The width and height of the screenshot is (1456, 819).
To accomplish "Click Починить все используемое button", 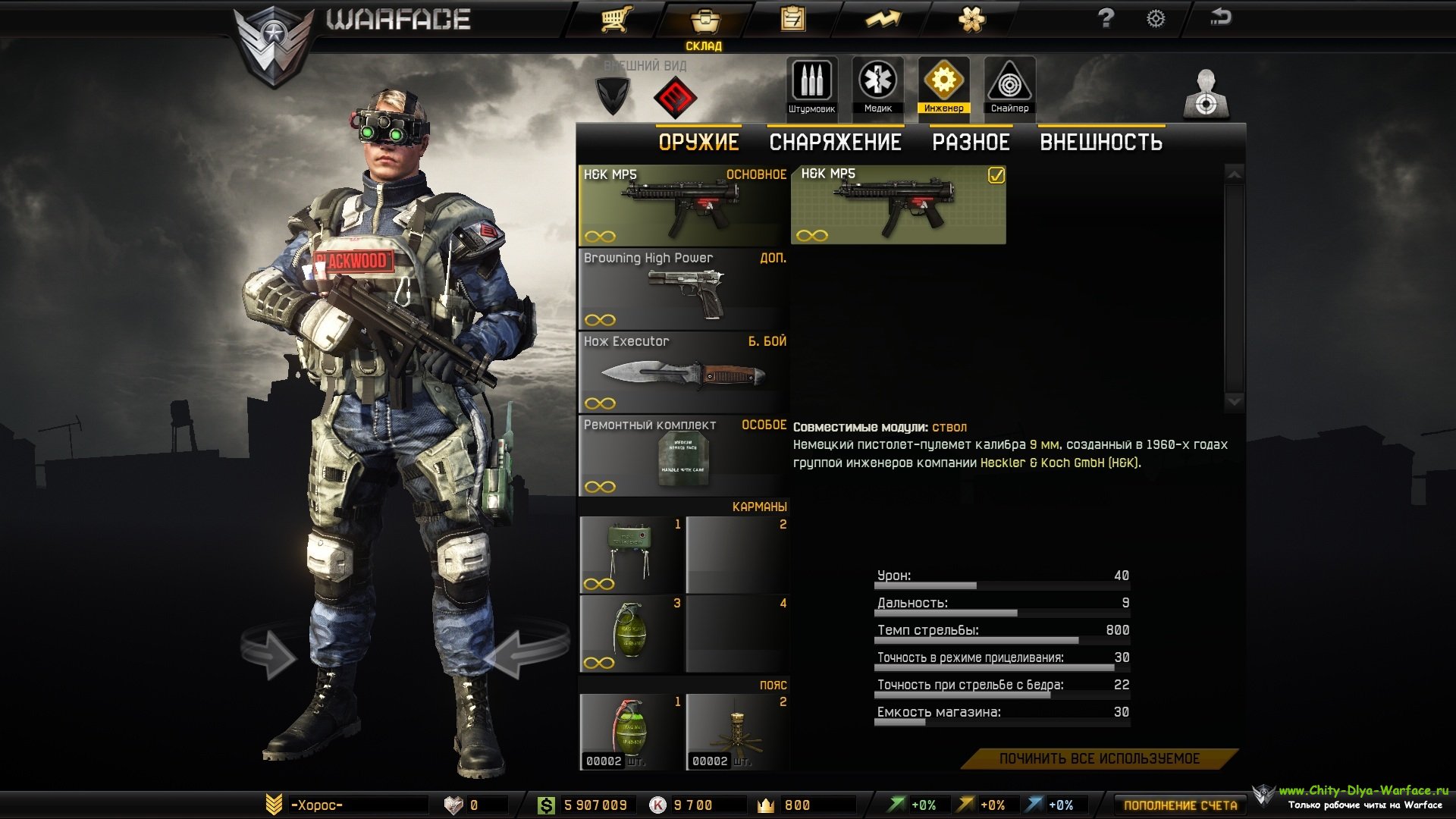I will (1099, 758).
